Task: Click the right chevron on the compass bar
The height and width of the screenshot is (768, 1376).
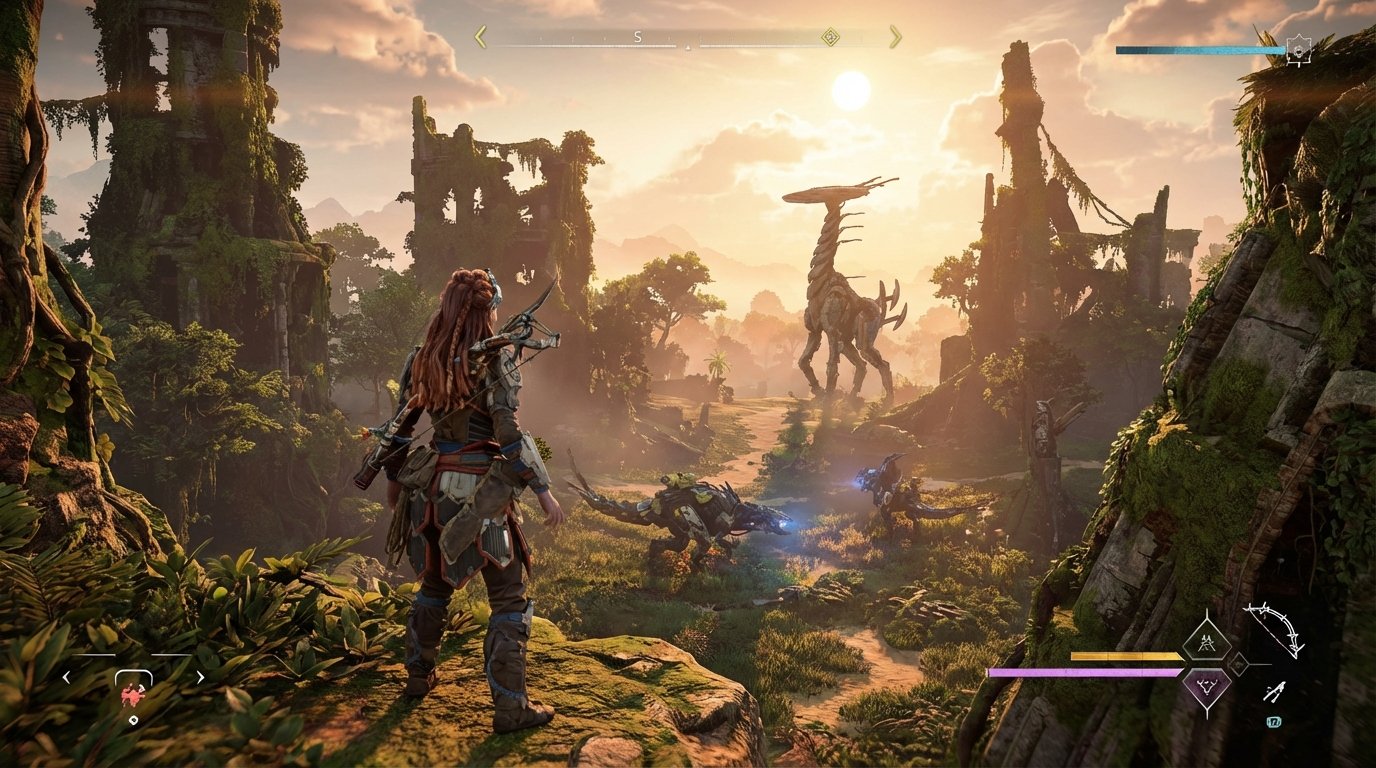Action: pos(896,36)
